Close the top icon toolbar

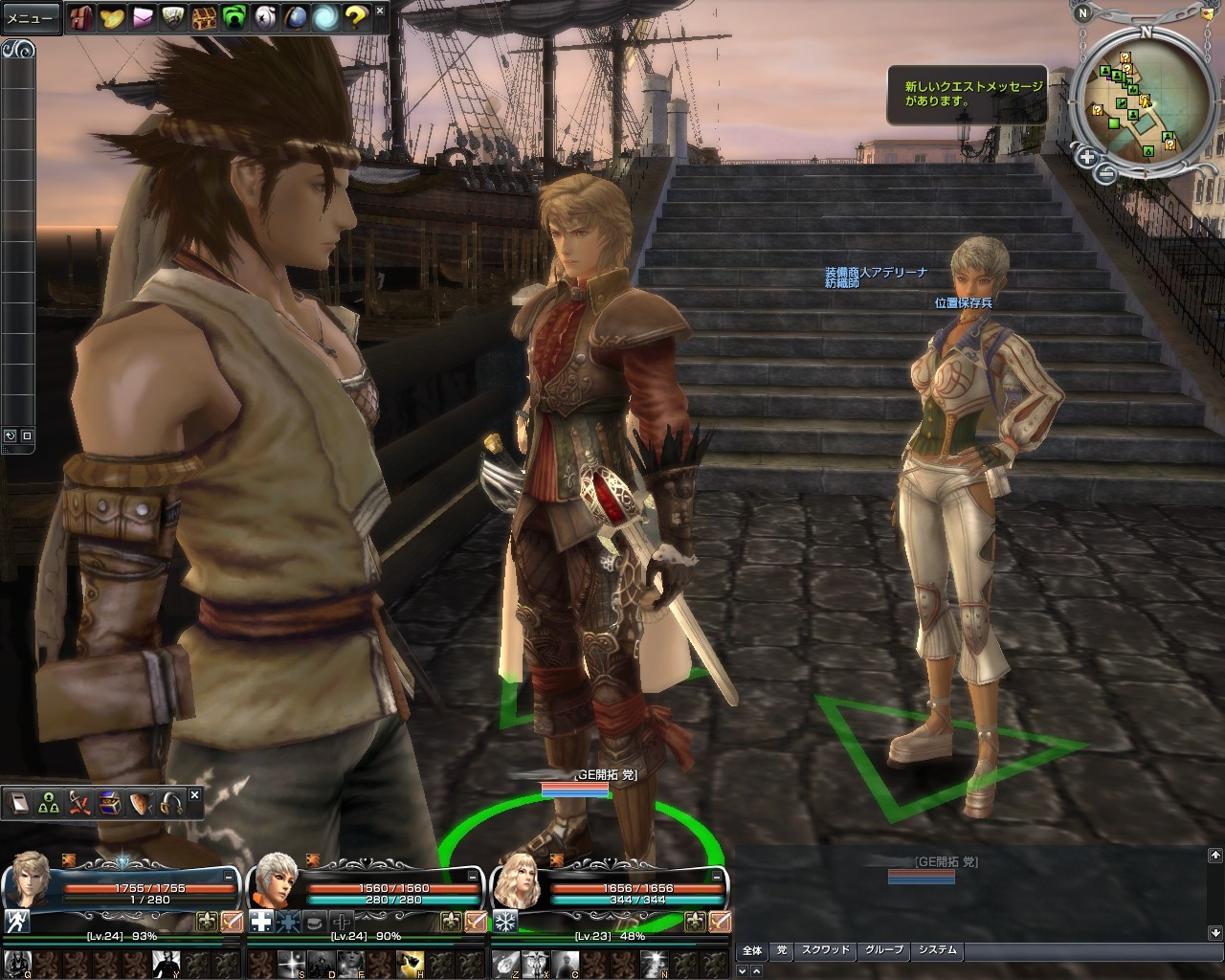[380, 11]
